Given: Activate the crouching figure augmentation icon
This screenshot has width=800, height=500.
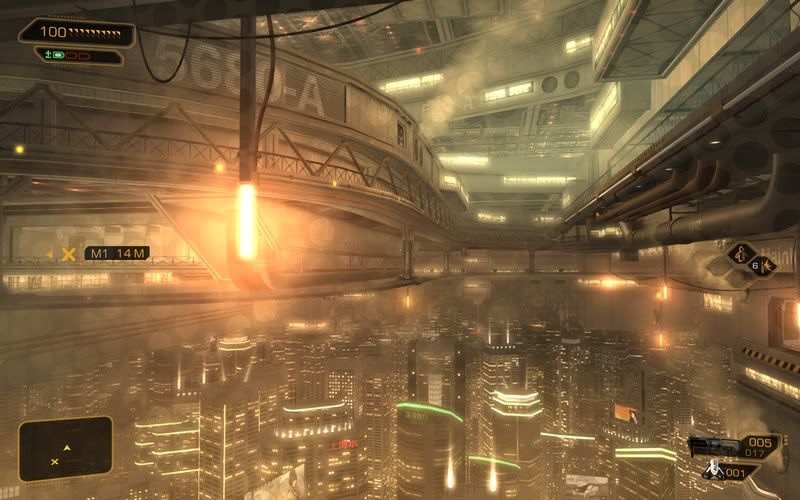Looking at the screenshot, I should 741,253.
